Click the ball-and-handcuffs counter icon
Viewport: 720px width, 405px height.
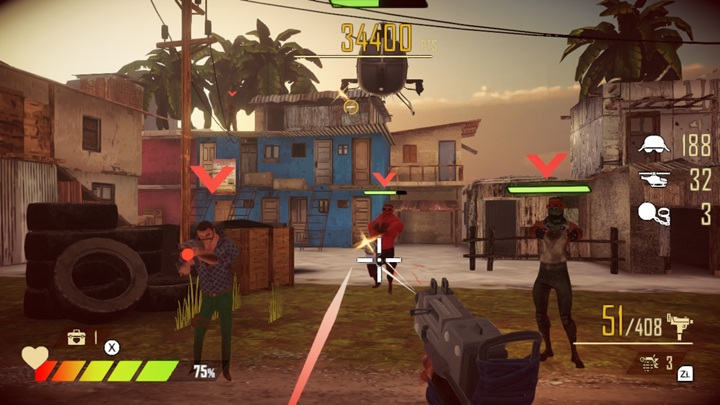[x=653, y=213]
